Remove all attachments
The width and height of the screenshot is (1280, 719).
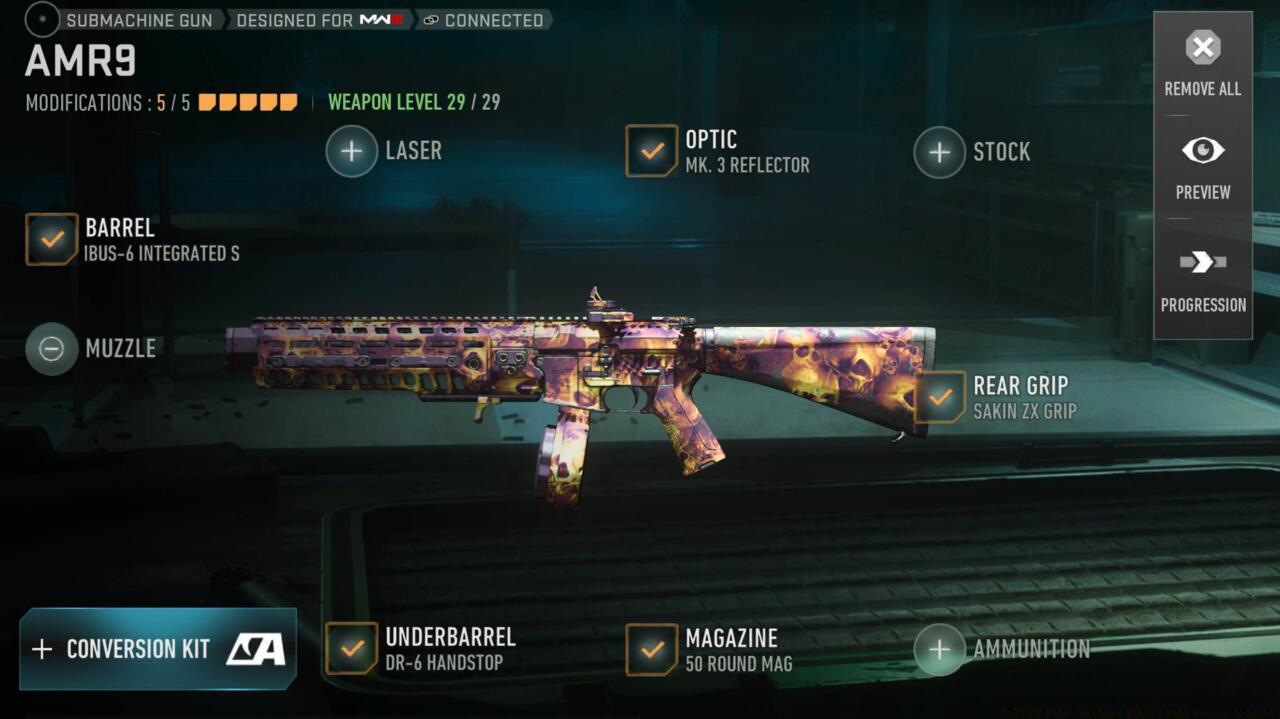pyautogui.click(x=1202, y=61)
